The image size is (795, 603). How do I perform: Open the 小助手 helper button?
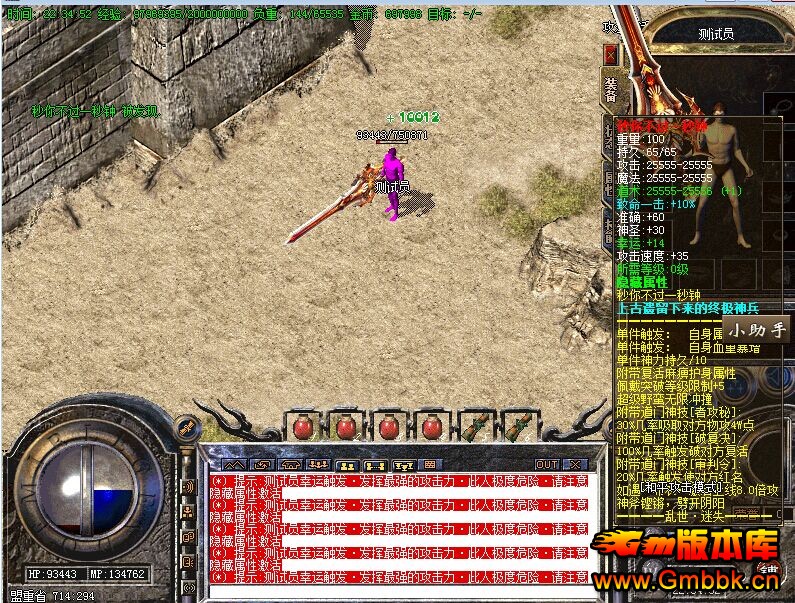click(x=757, y=330)
